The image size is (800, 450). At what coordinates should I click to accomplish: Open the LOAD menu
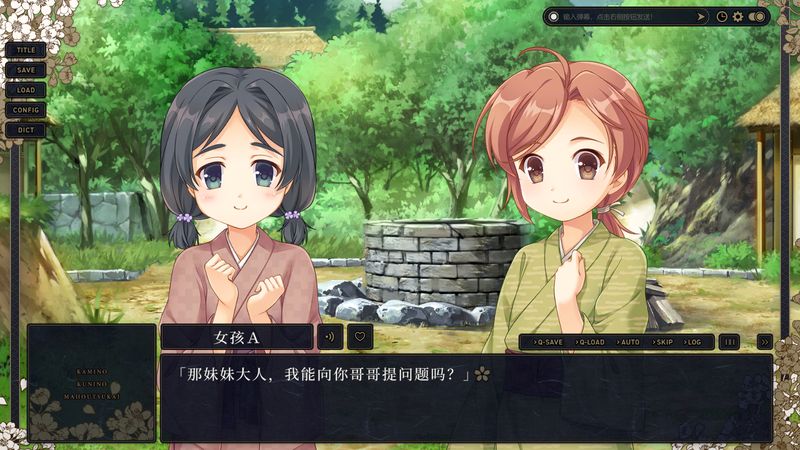[26, 89]
